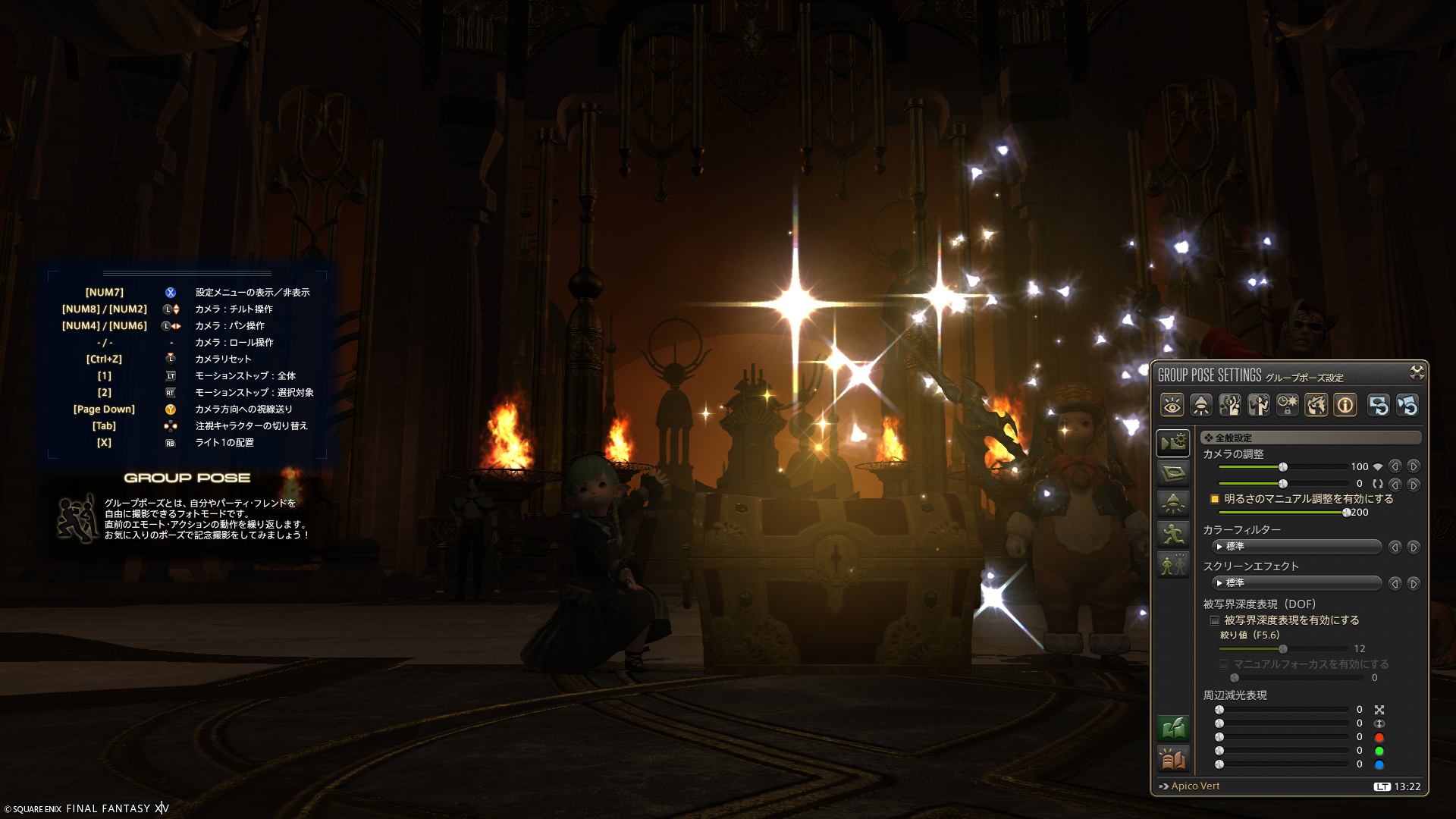Switch to the lighting lamp tab
Image resolution: width=1456 pixels, height=819 pixels.
pos(1172,504)
